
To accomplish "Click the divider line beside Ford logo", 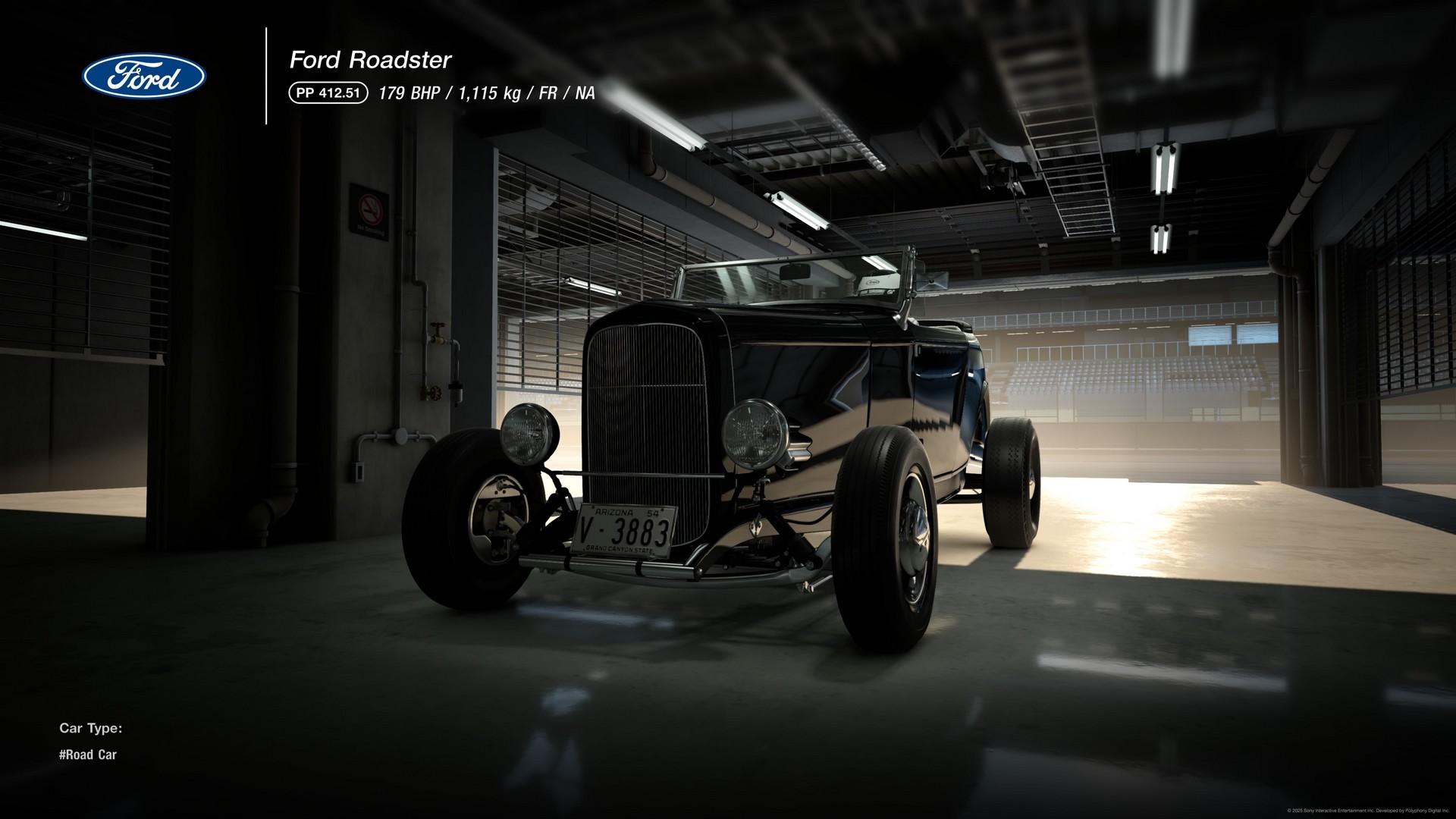I will (266, 76).
